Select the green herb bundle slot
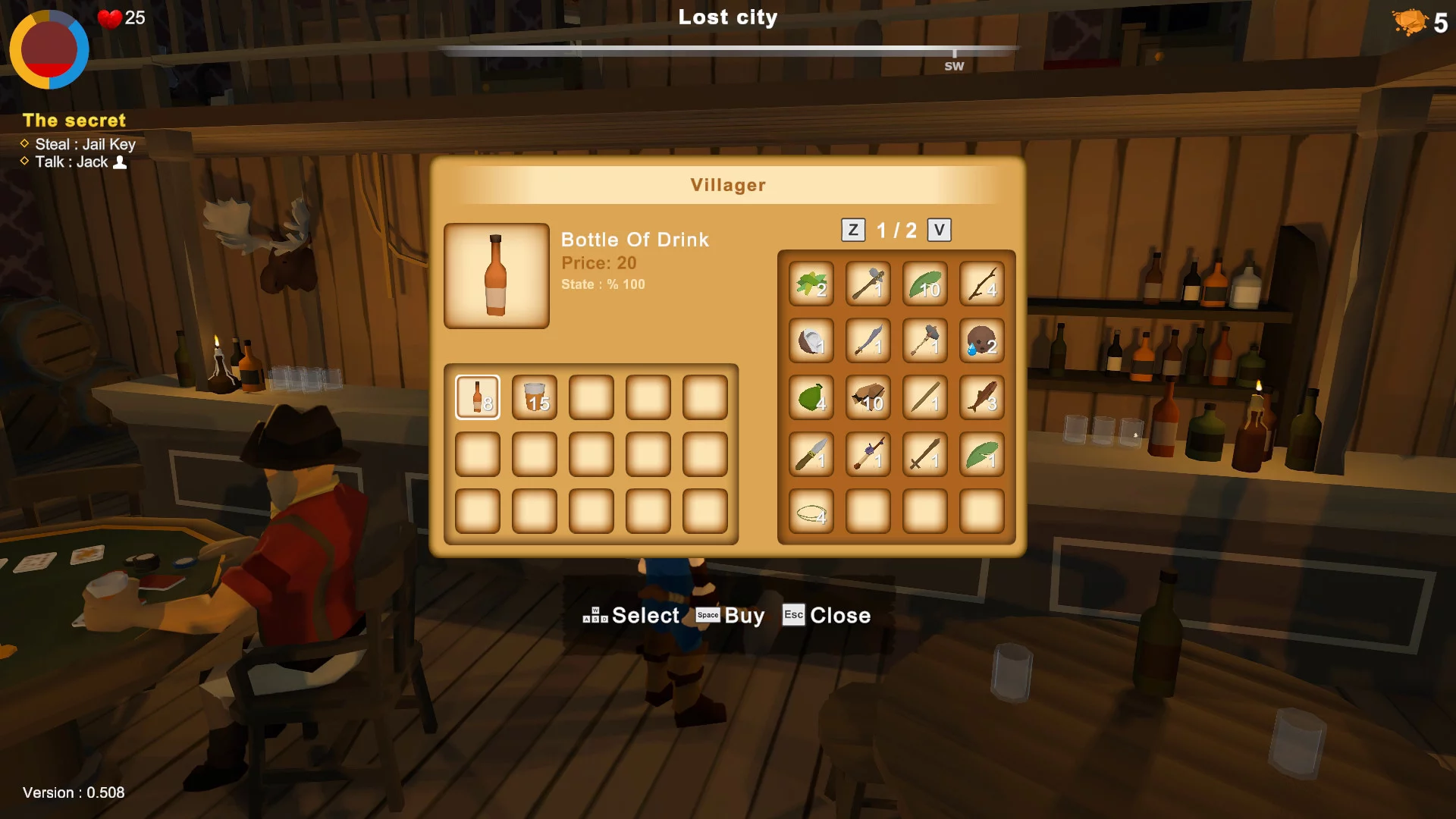Image resolution: width=1456 pixels, height=819 pixels. [811, 284]
